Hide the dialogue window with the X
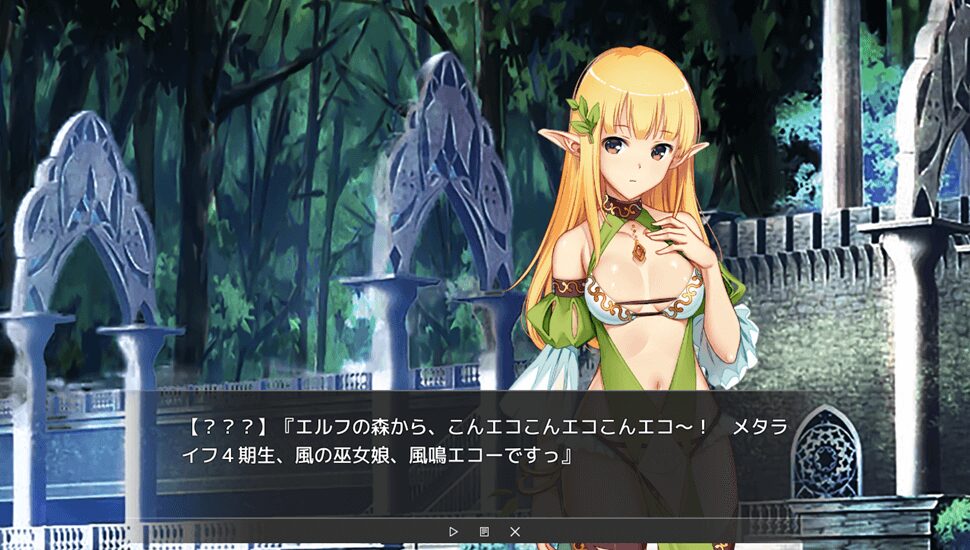Screen dimensions: 970x550 [x=515, y=531]
